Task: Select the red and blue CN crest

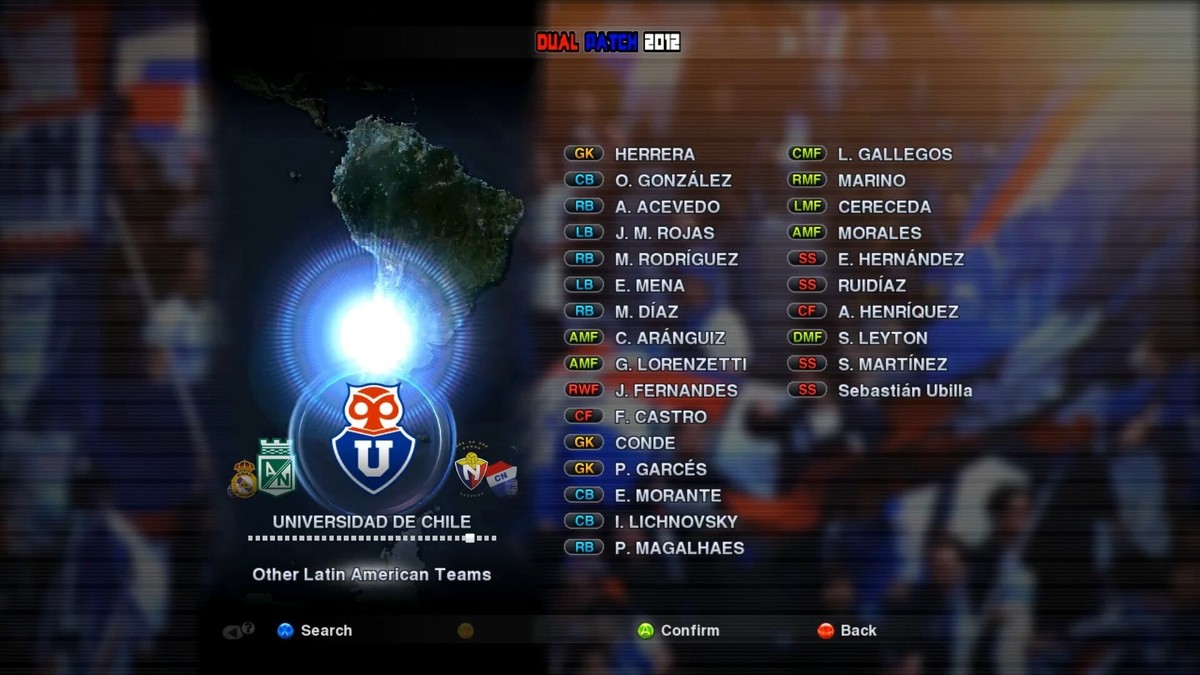Action: point(501,478)
